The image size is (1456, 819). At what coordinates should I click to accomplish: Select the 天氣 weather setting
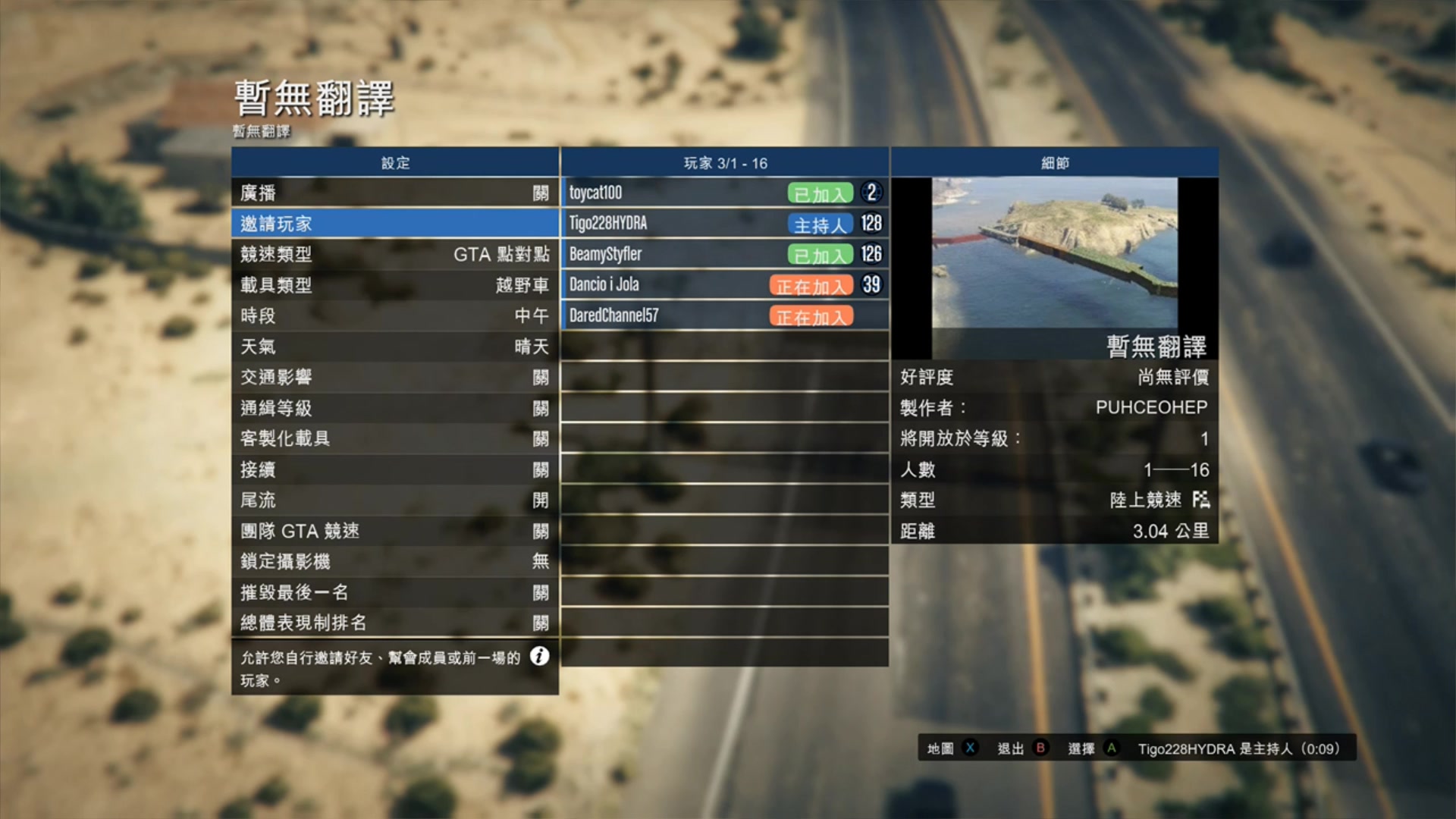[x=394, y=347]
